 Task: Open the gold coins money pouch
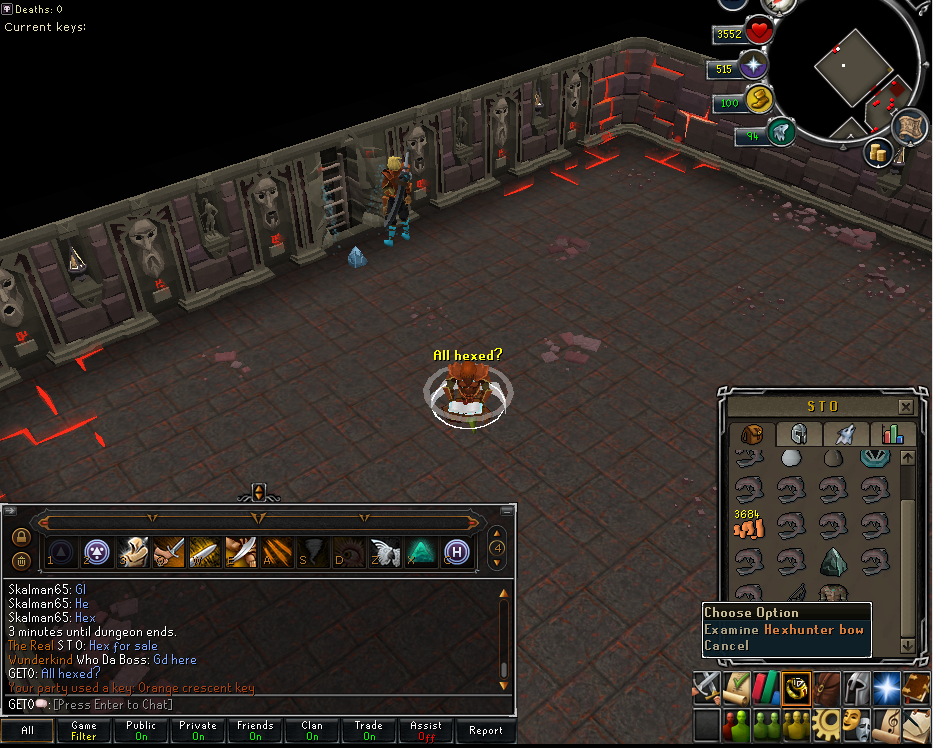[879, 153]
